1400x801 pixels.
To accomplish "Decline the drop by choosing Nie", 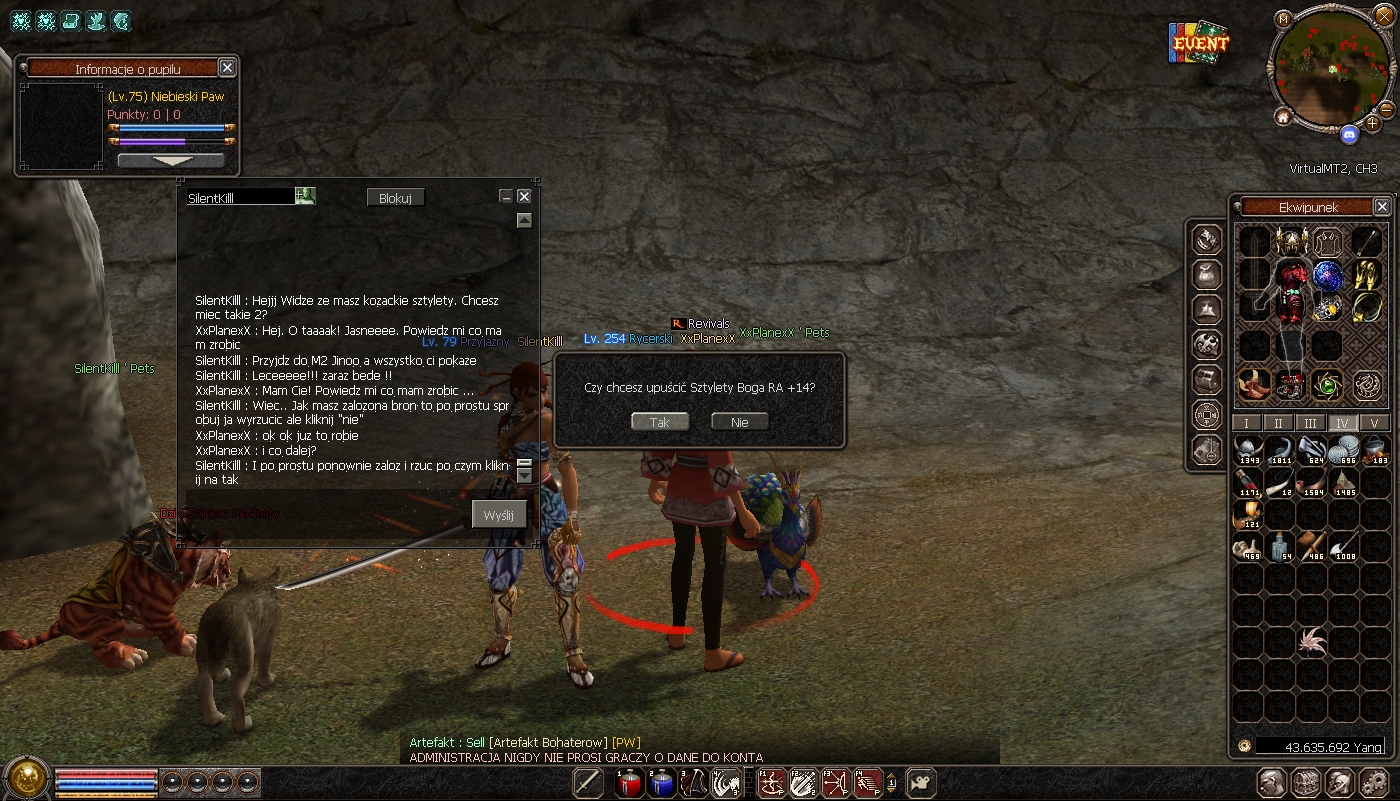I will pyautogui.click(x=739, y=422).
